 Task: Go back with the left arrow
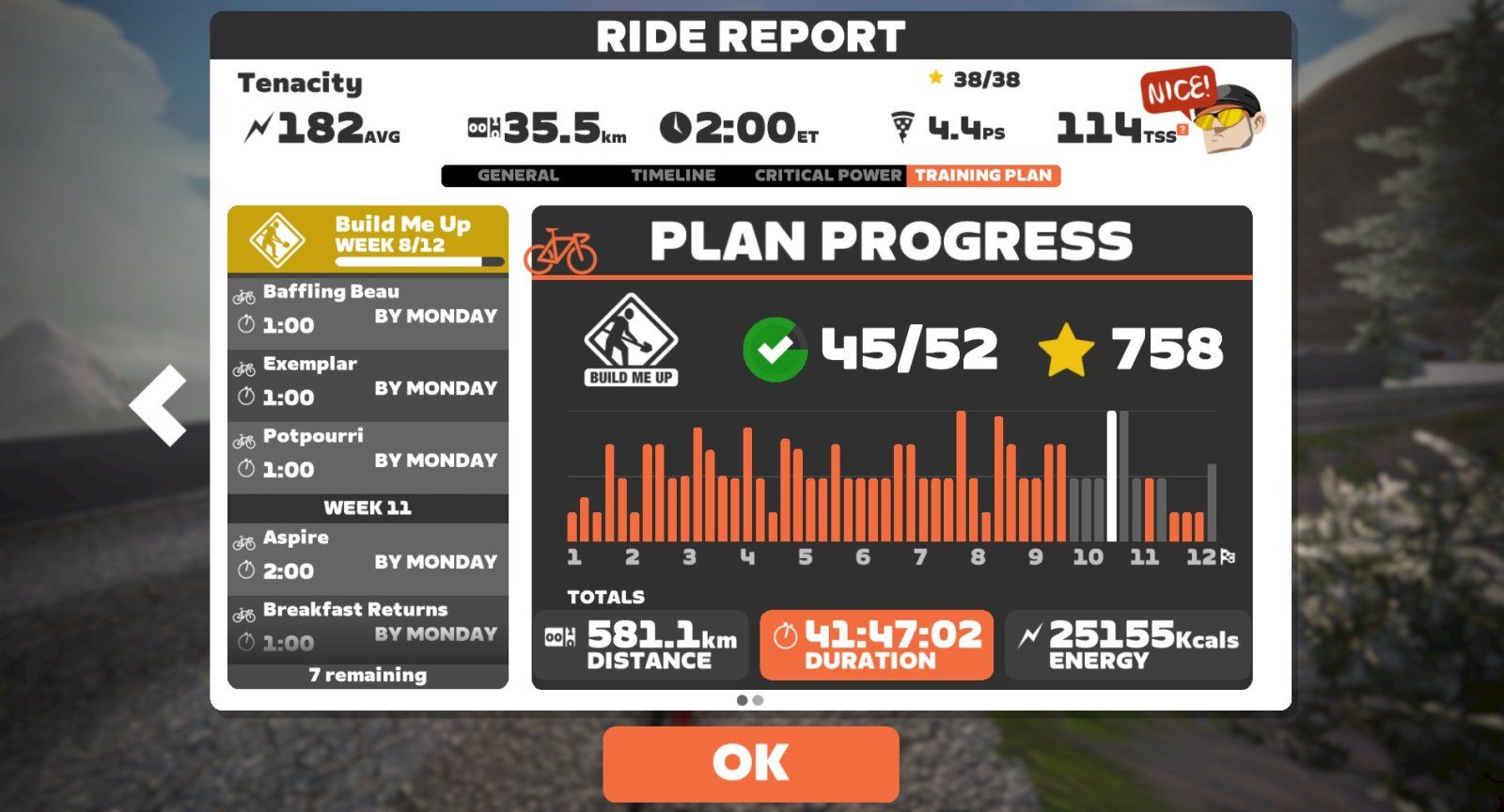159,405
